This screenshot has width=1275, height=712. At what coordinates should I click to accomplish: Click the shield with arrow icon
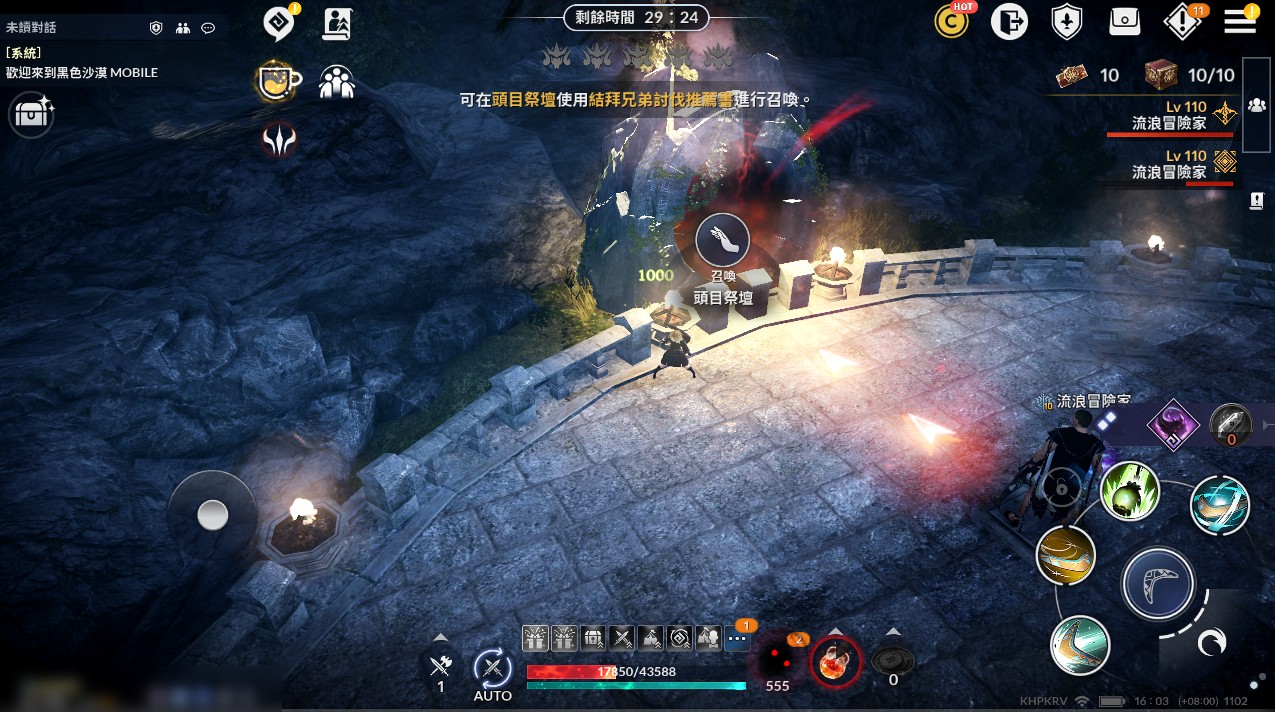(1067, 21)
